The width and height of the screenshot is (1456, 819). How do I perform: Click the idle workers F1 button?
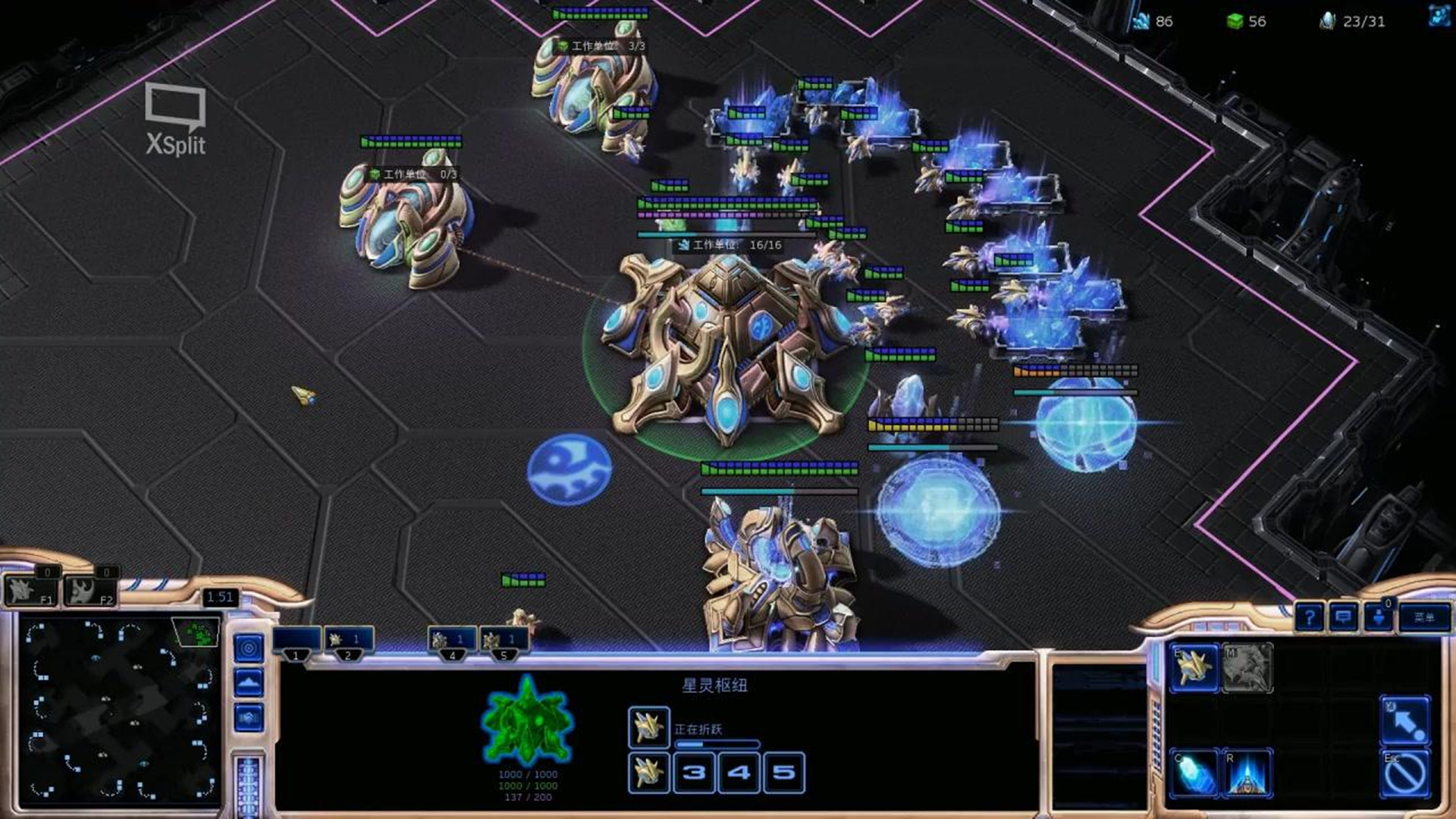coord(30,591)
